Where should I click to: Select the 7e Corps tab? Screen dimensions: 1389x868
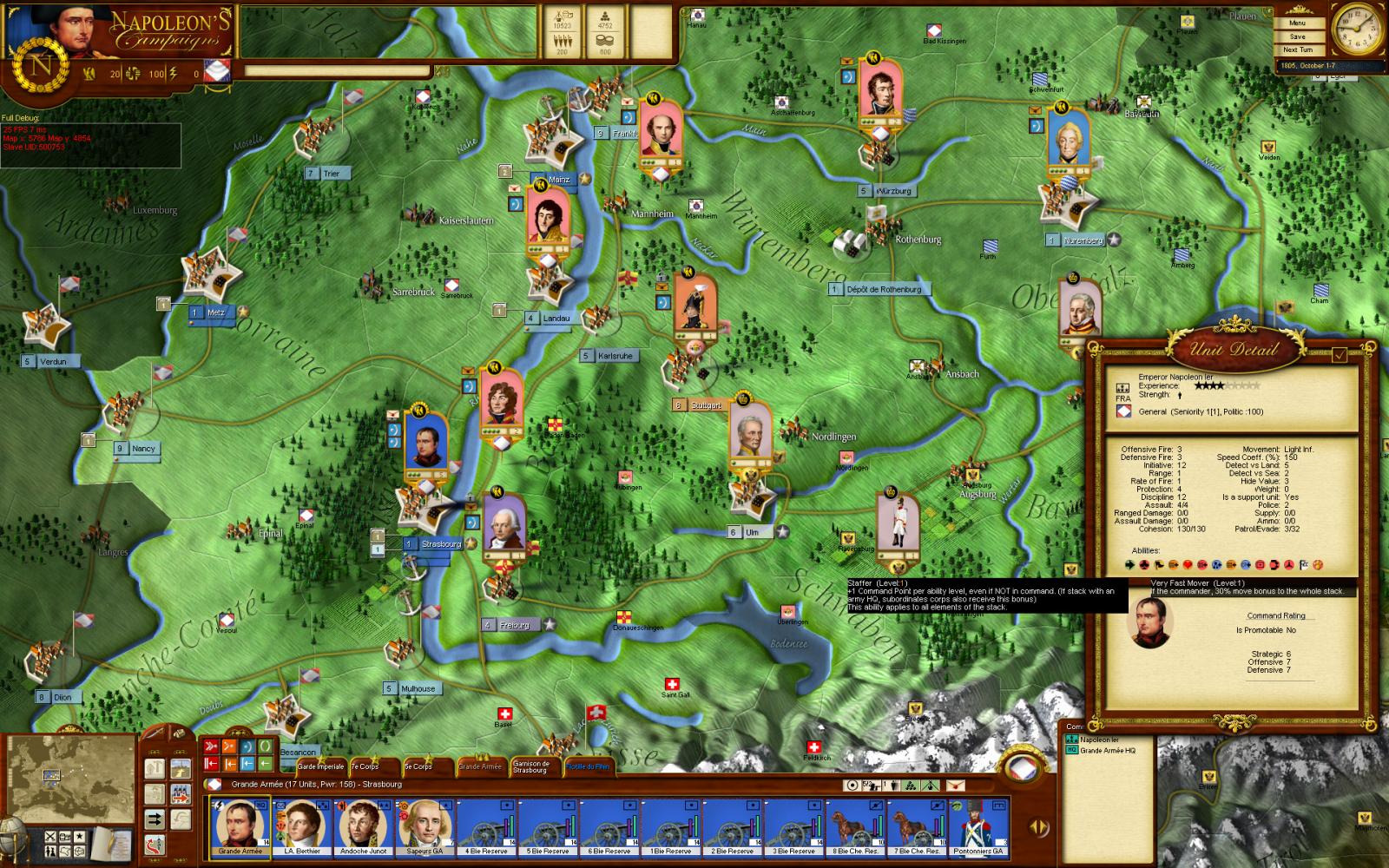(365, 766)
